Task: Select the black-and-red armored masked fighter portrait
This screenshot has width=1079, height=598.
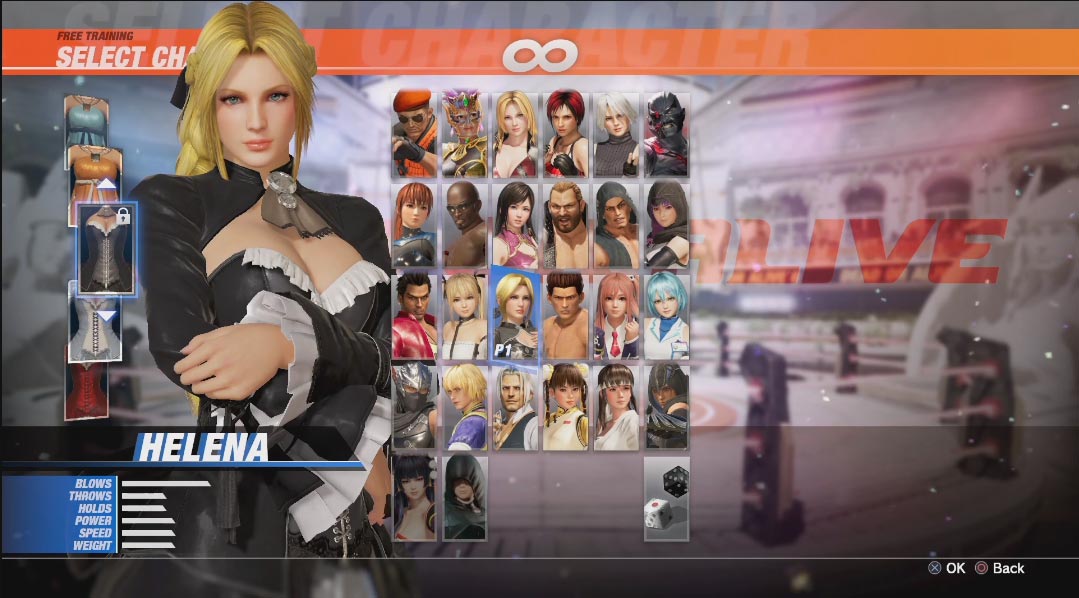Action: click(x=667, y=134)
